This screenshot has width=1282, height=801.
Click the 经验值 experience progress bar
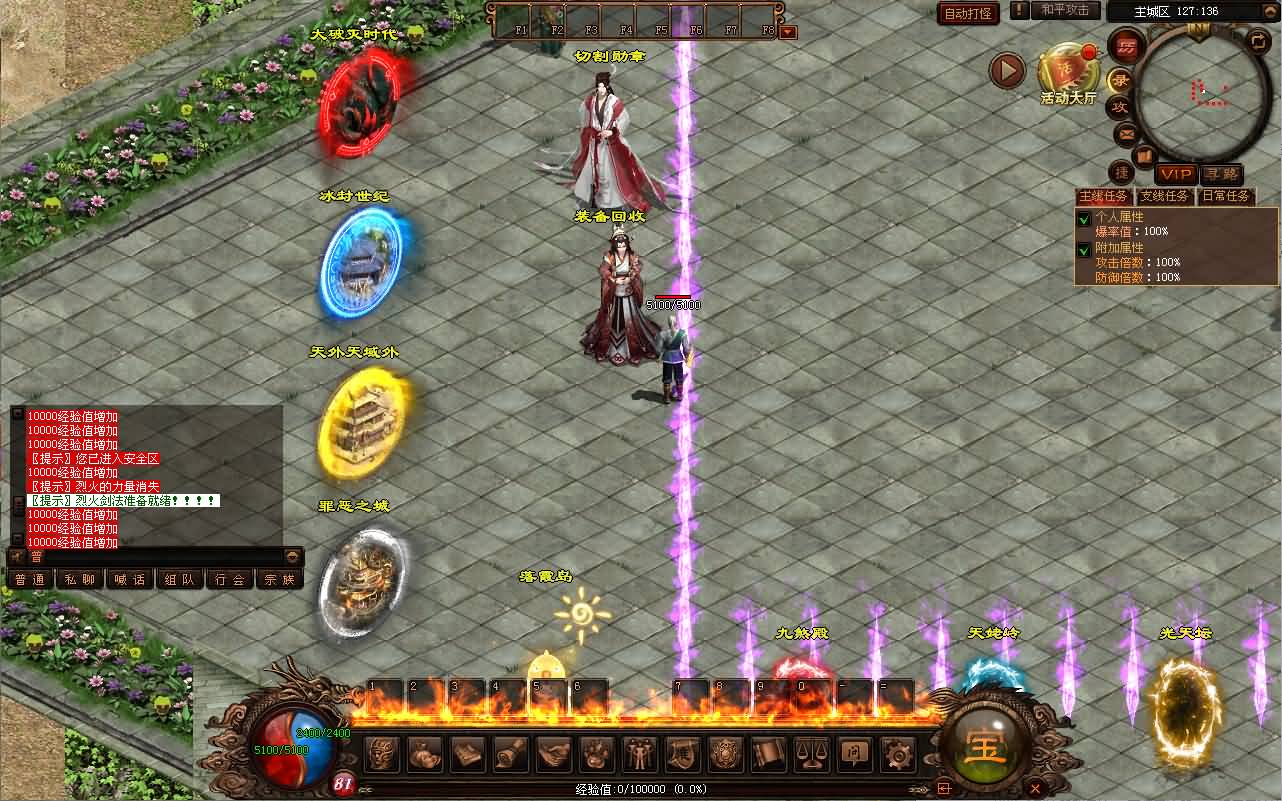coord(640,789)
